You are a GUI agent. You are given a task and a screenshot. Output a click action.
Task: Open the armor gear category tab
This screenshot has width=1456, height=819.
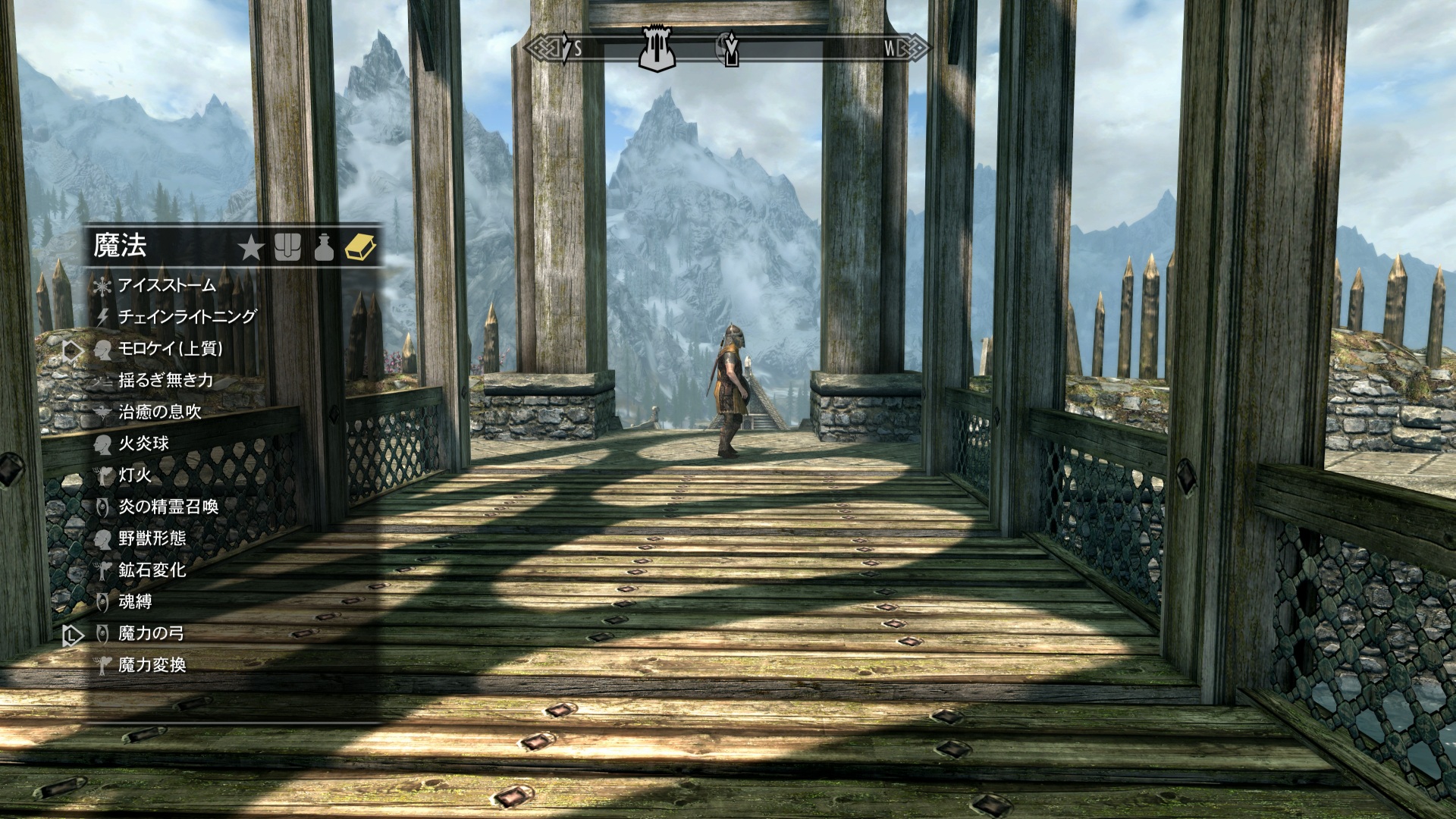(x=287, y=247)
